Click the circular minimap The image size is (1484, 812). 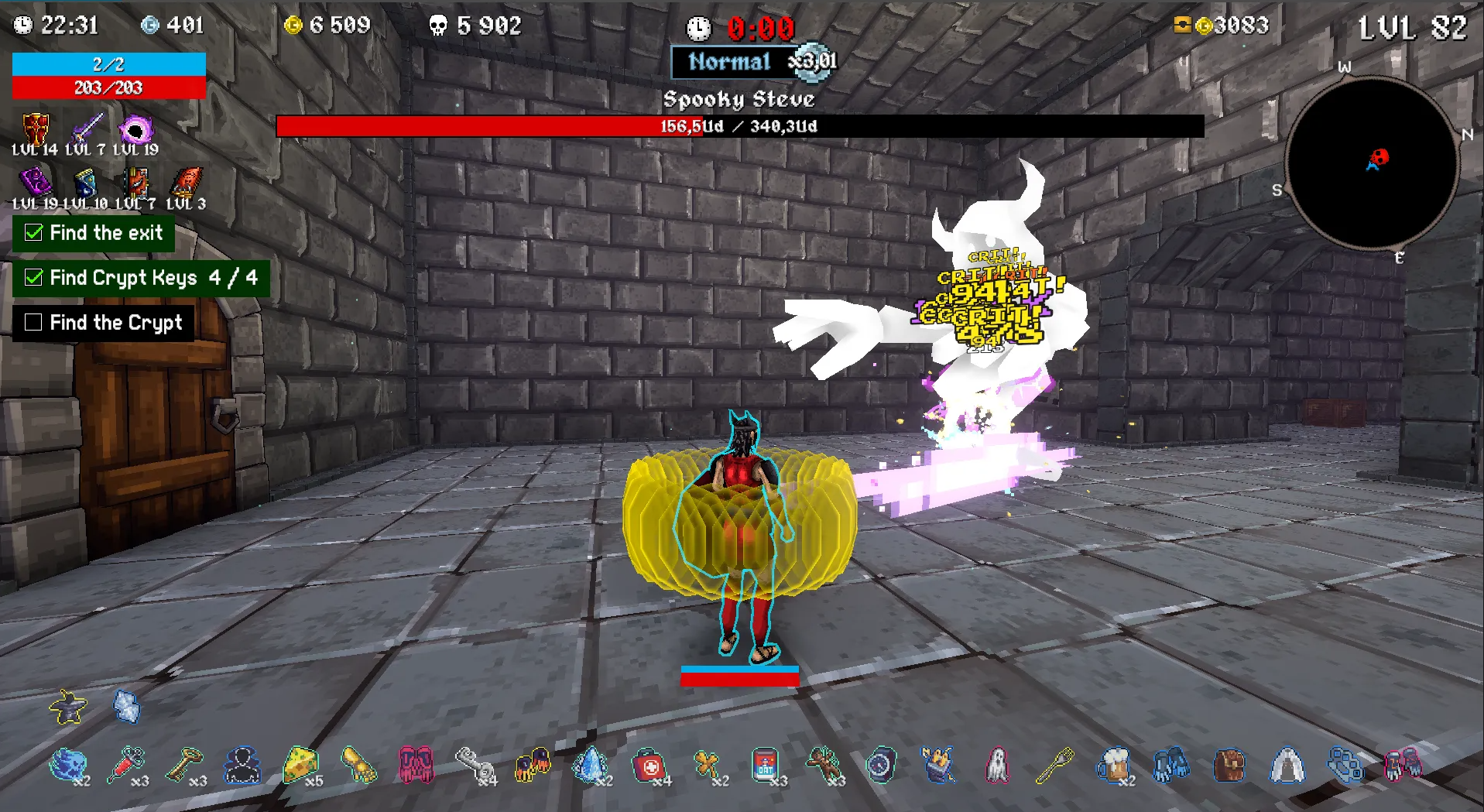tap(1372, 163)
